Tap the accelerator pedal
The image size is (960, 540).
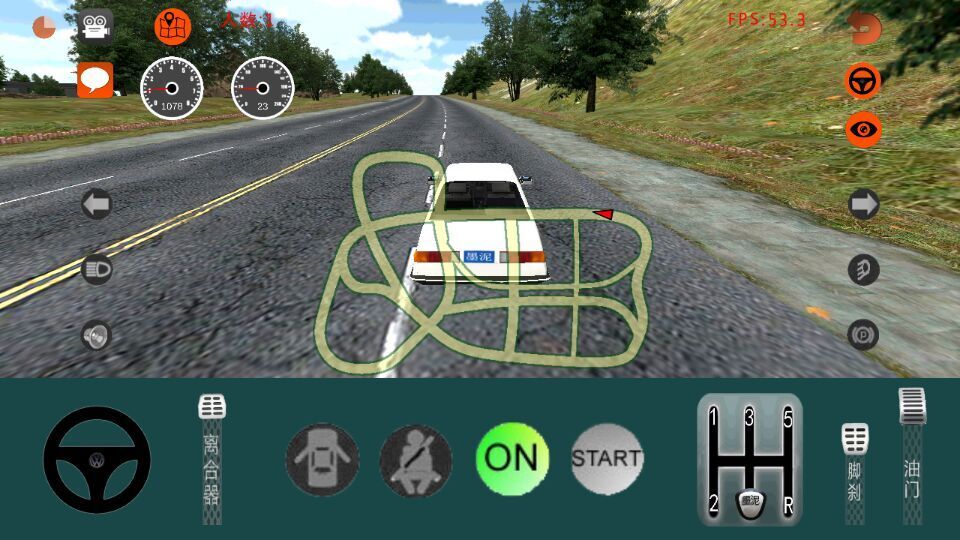(912, 455)
